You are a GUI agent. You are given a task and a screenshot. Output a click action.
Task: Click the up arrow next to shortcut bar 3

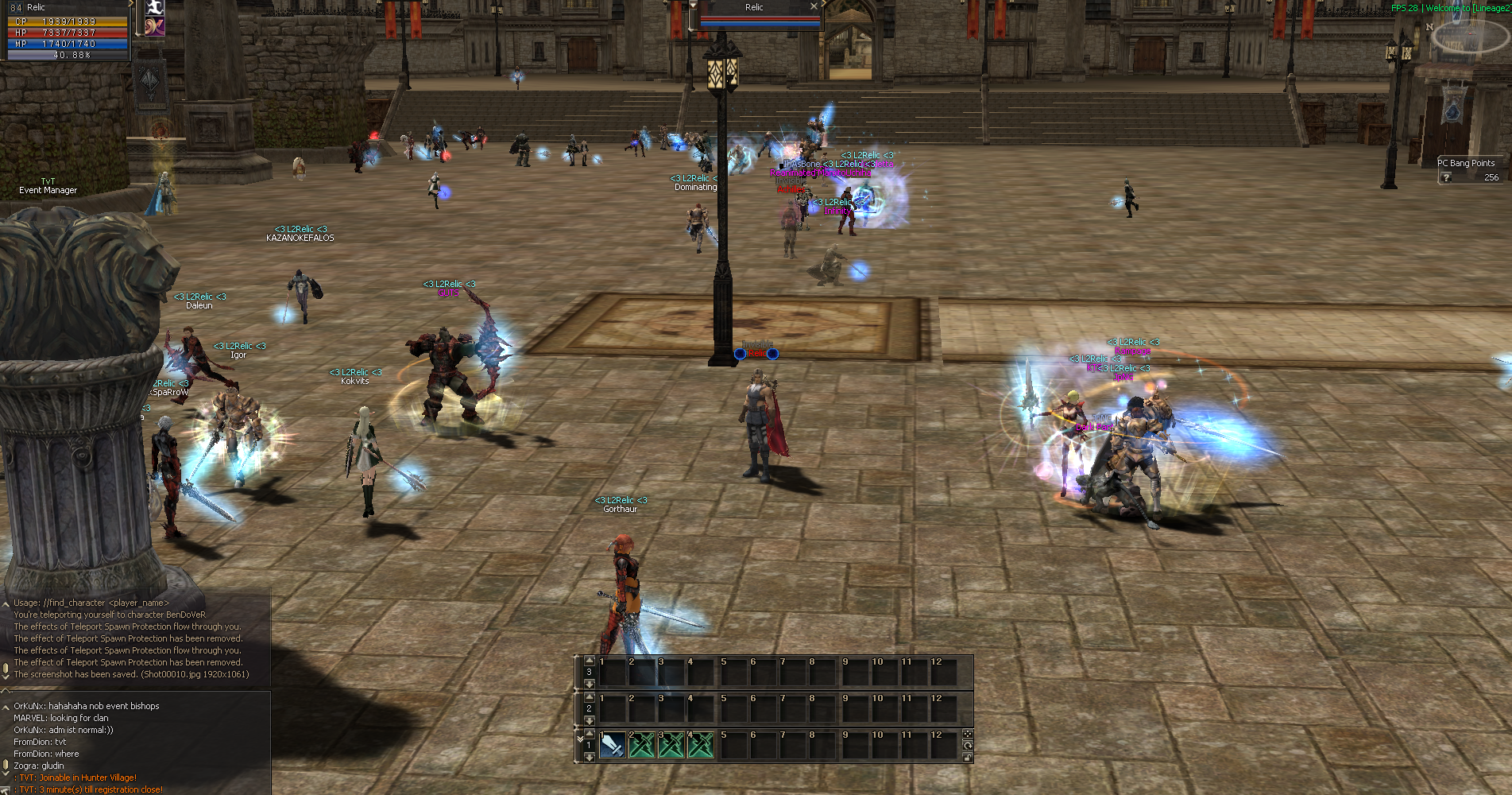point(590,661)
